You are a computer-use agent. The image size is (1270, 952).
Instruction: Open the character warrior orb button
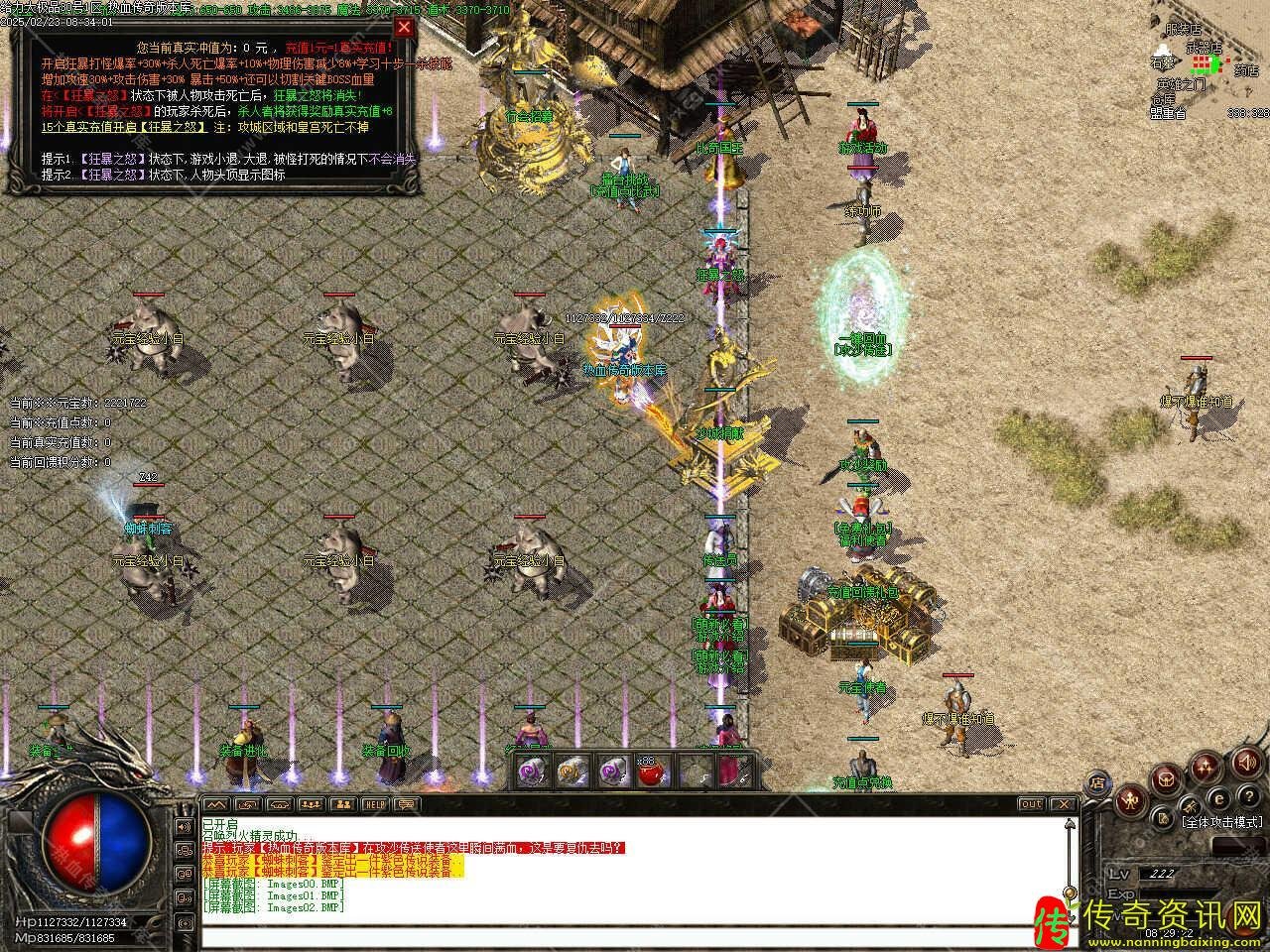click(1131, 800)
